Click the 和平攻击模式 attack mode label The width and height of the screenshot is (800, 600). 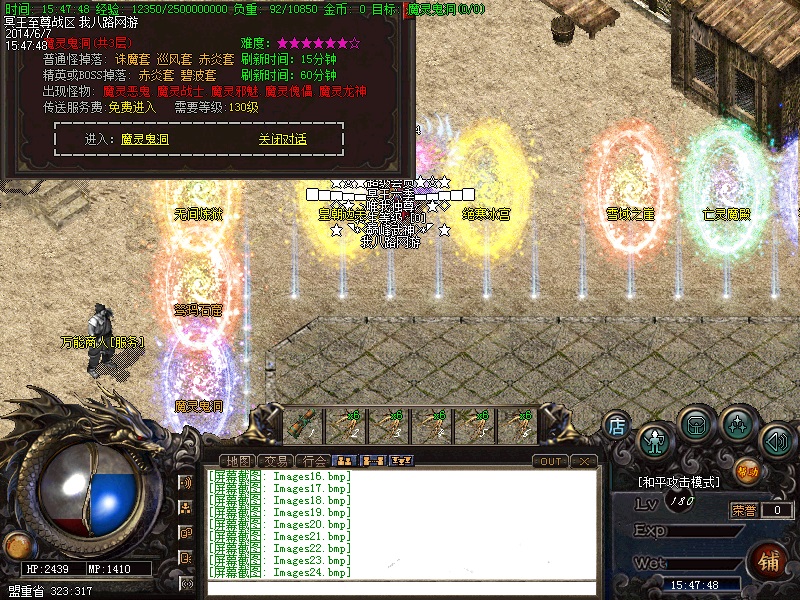point(680,482)
